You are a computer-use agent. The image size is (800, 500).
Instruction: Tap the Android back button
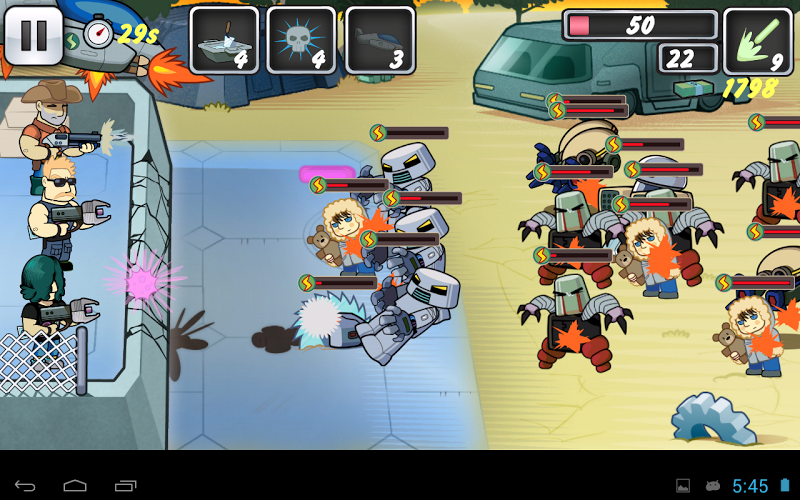coord(25,486)
